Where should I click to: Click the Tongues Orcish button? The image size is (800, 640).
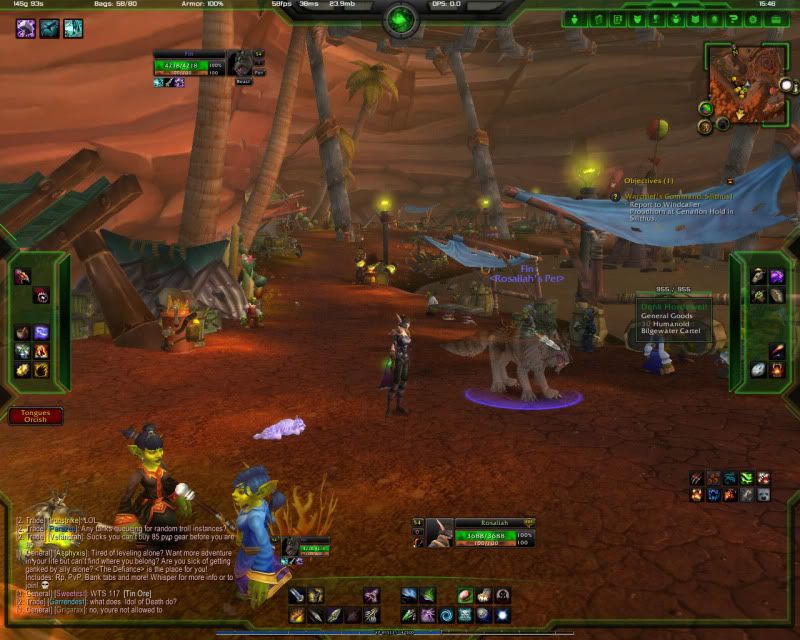[35, 415]
